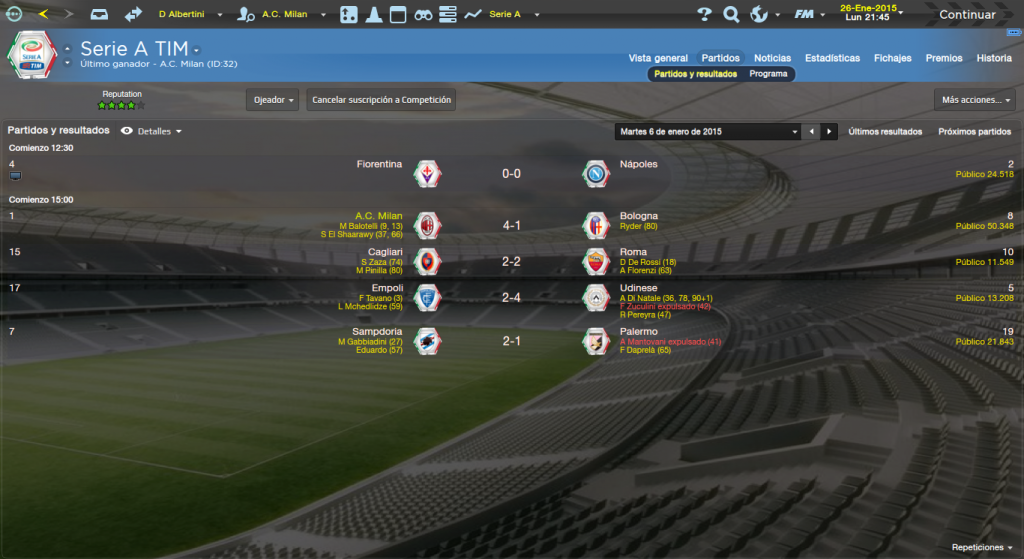This screenshot has width=1024, height=559.
Task: Open the Fichajes section
Action: tap(892, 58)
